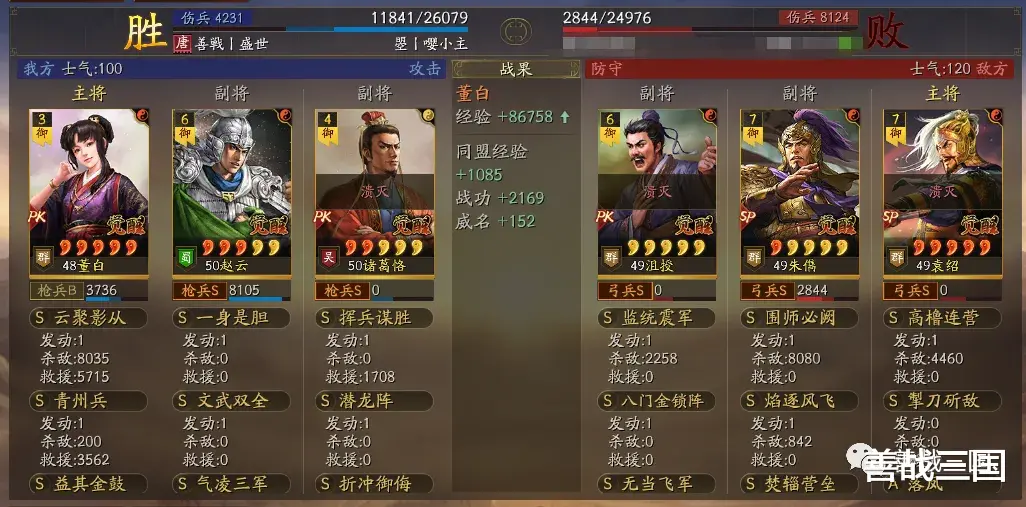Screen dimensions: 1026x507
Task: Open the enemy commander 袁绍 card
Action: [x=942, y=183]
